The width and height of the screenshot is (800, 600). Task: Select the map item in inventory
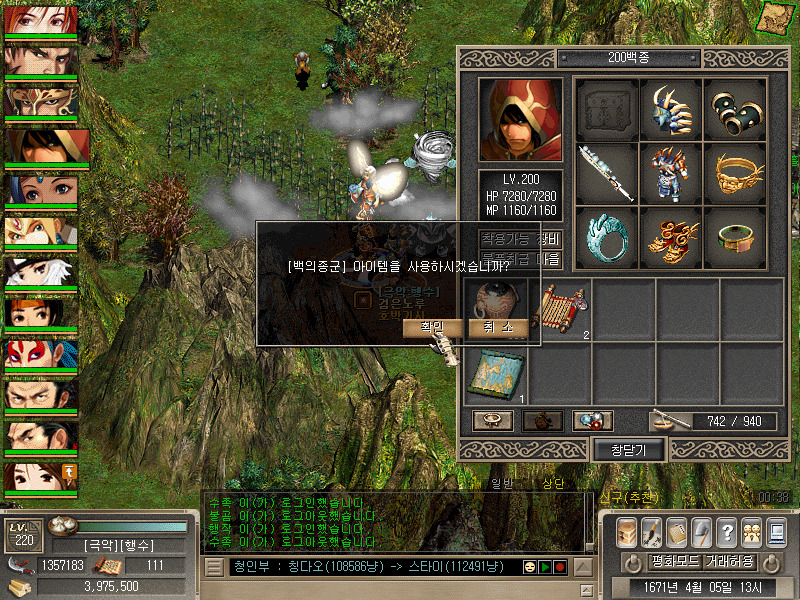pos(495,374)
